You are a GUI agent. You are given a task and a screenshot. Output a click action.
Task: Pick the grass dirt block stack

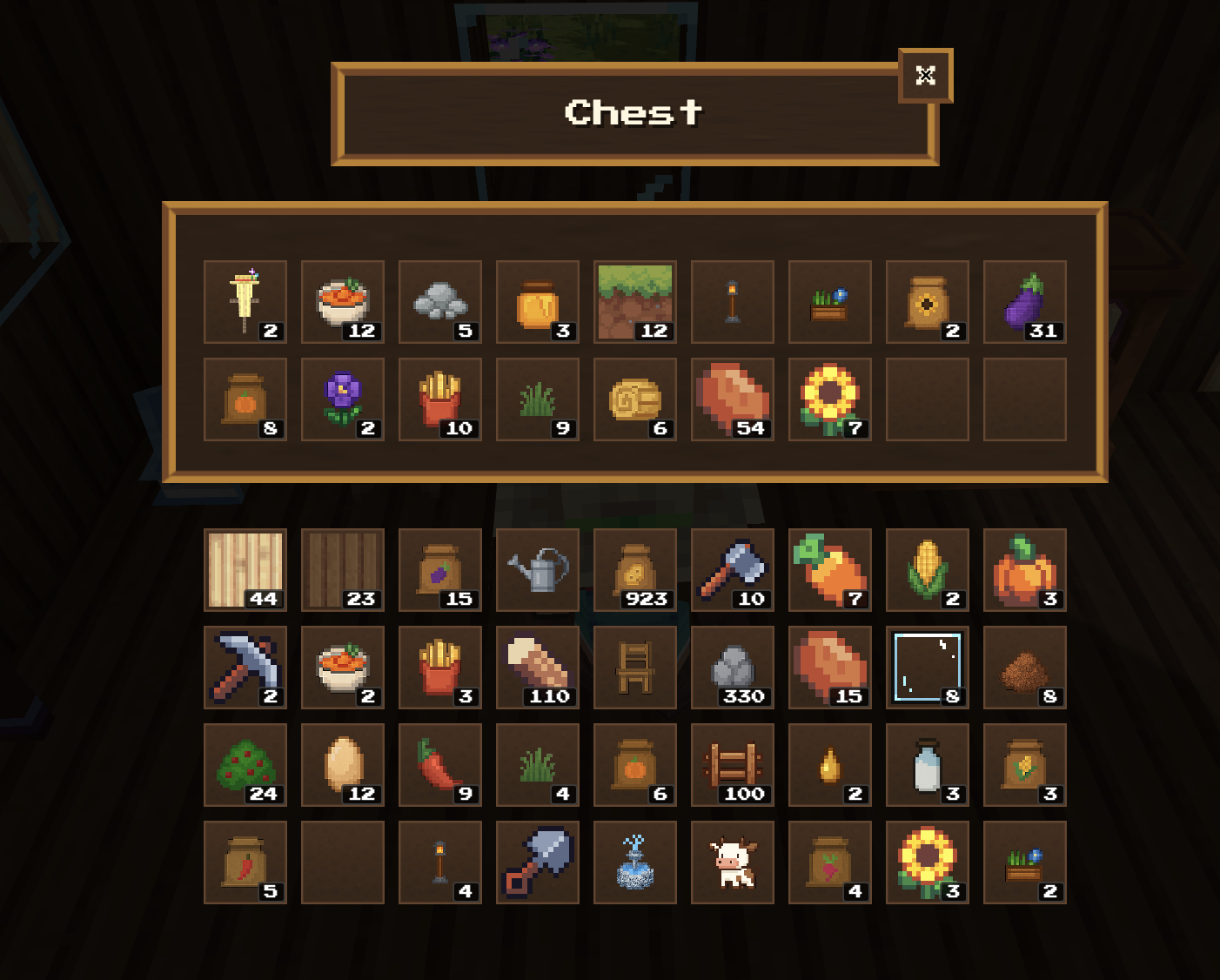tap(634, 302)
